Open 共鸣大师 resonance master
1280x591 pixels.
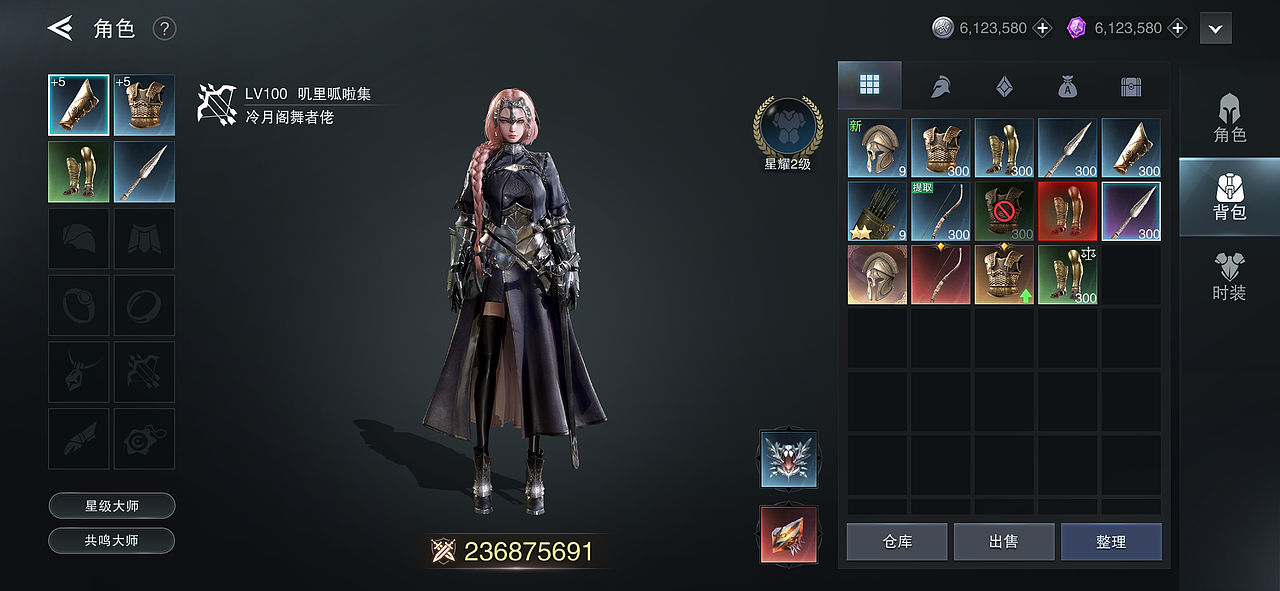pyautogui.click(x=112, y=541)
